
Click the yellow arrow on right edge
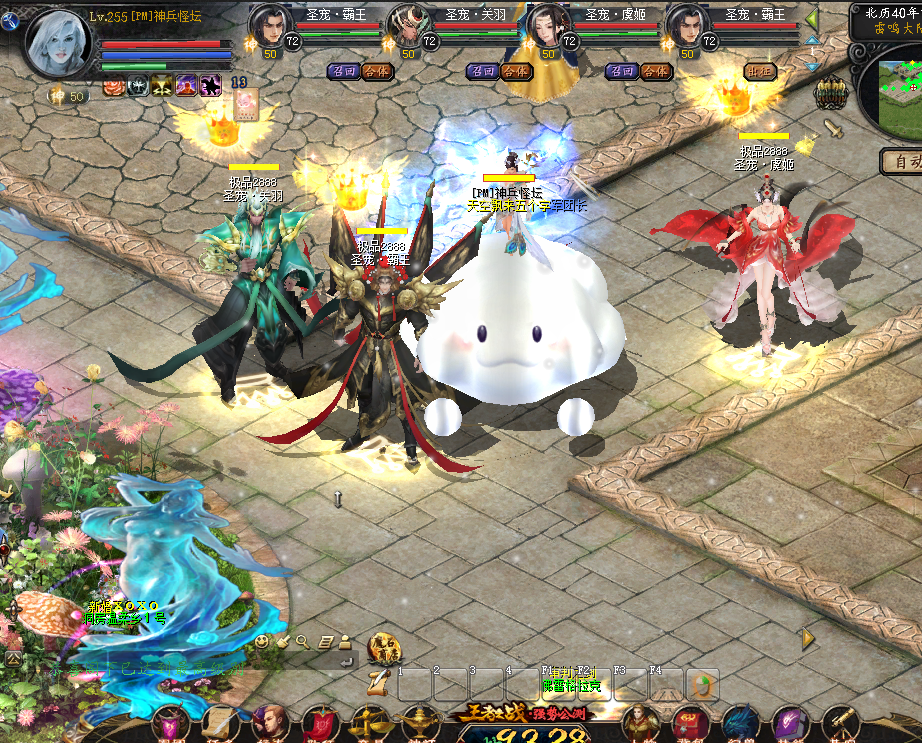pos(808,637)
